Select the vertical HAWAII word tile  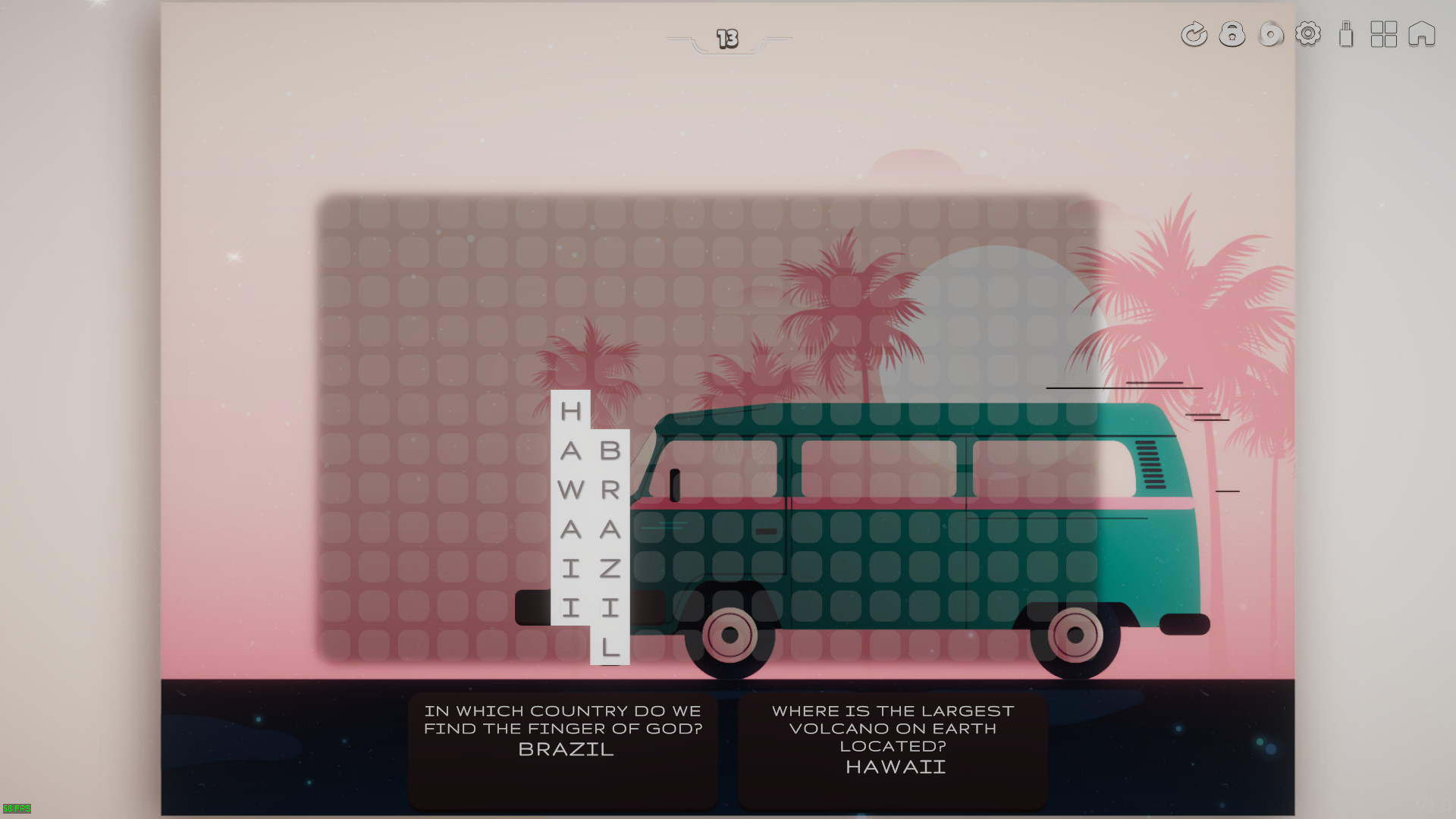[x=570, y=508]
